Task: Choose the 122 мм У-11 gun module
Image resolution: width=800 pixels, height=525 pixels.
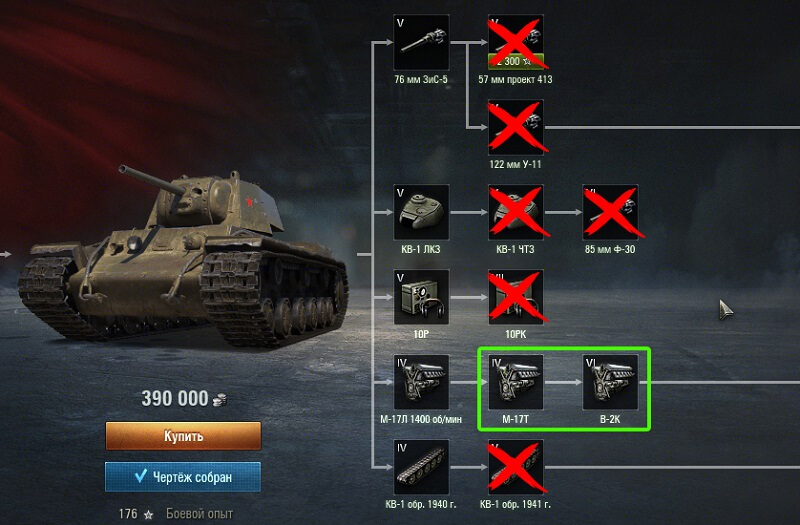Action: coord(516,126)
